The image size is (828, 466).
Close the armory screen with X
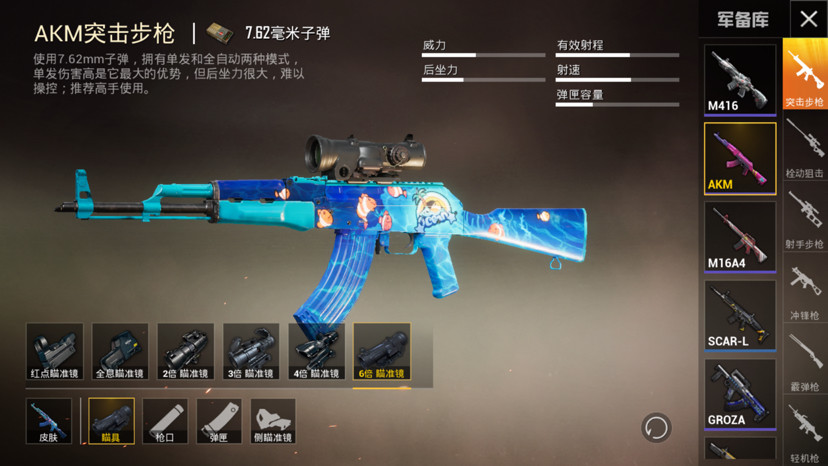click(x=808, y=19)
